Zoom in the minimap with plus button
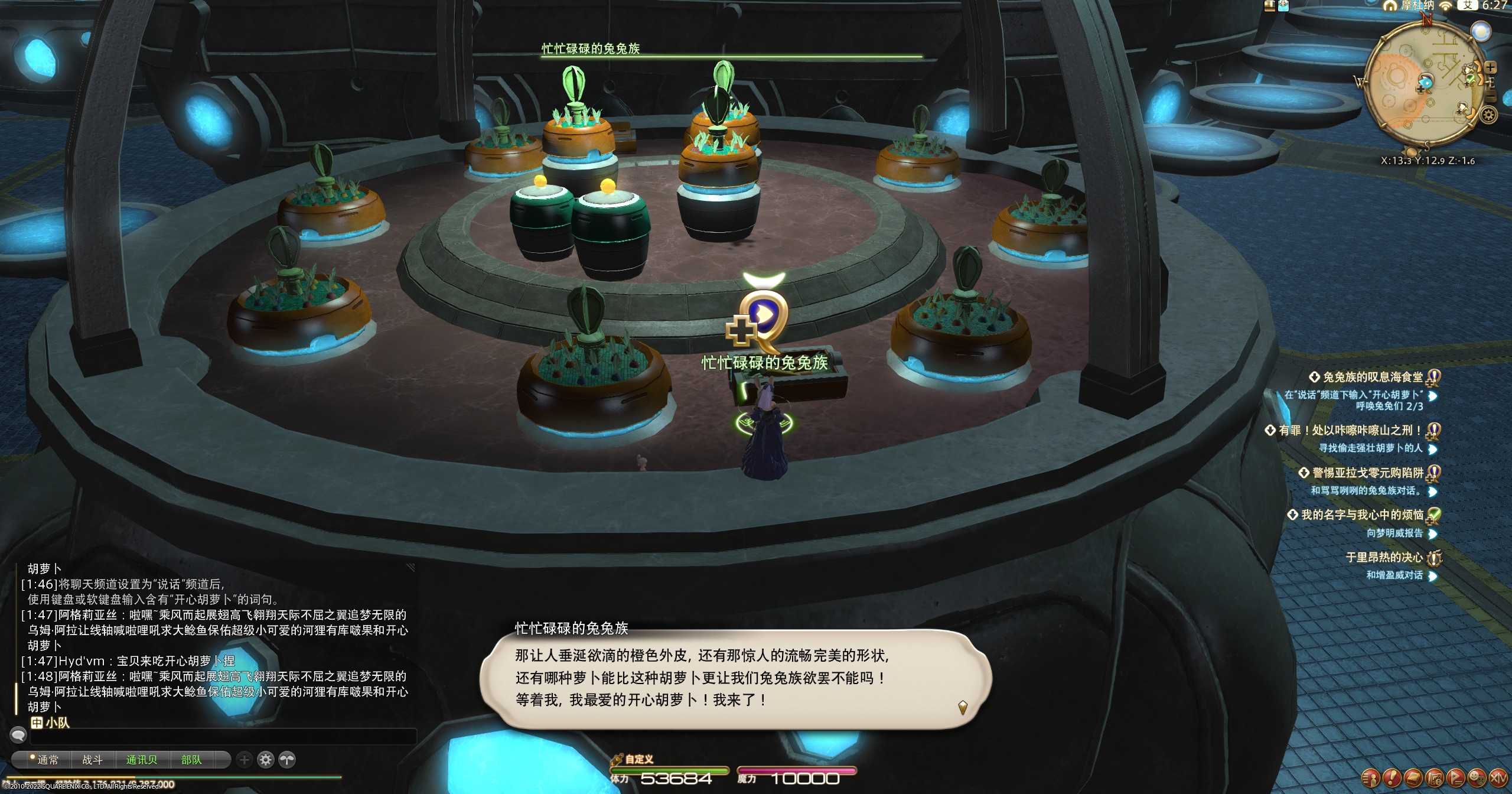The width and height of the screenshot is (1512, 794). coord(1490,68)
